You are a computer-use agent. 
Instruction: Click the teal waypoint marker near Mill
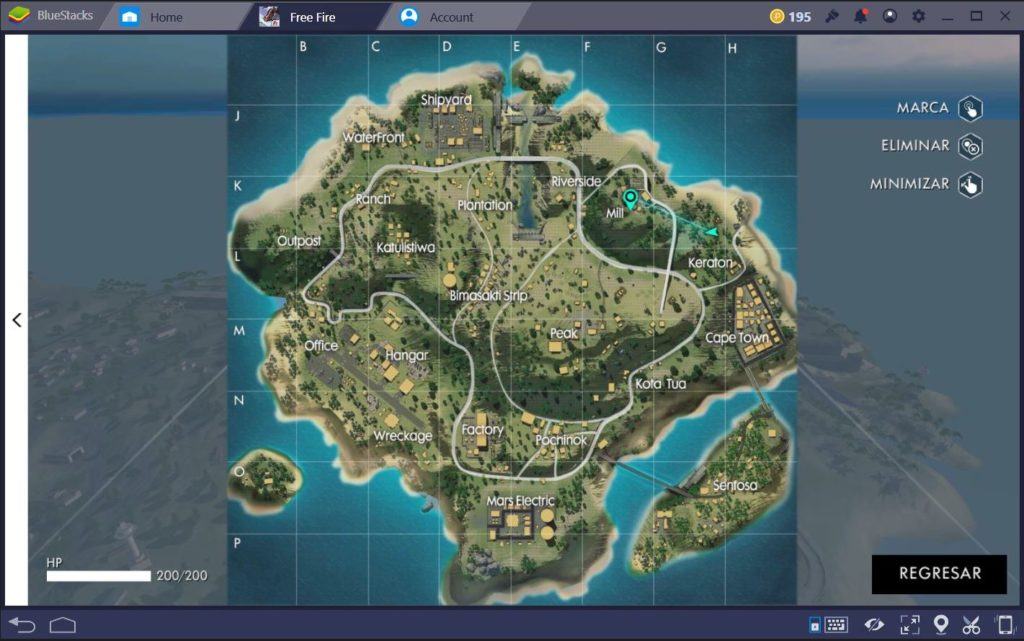click(x=630, y=199)
